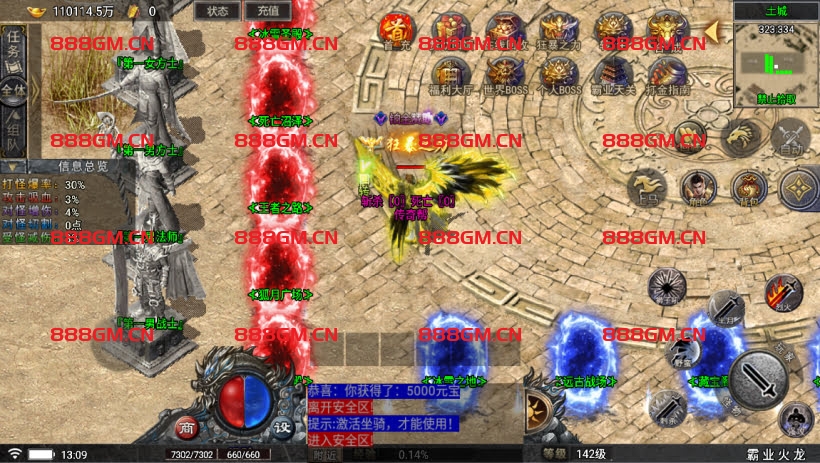
Task: Click the 充值 recharge button
Action: coord(267,11)
